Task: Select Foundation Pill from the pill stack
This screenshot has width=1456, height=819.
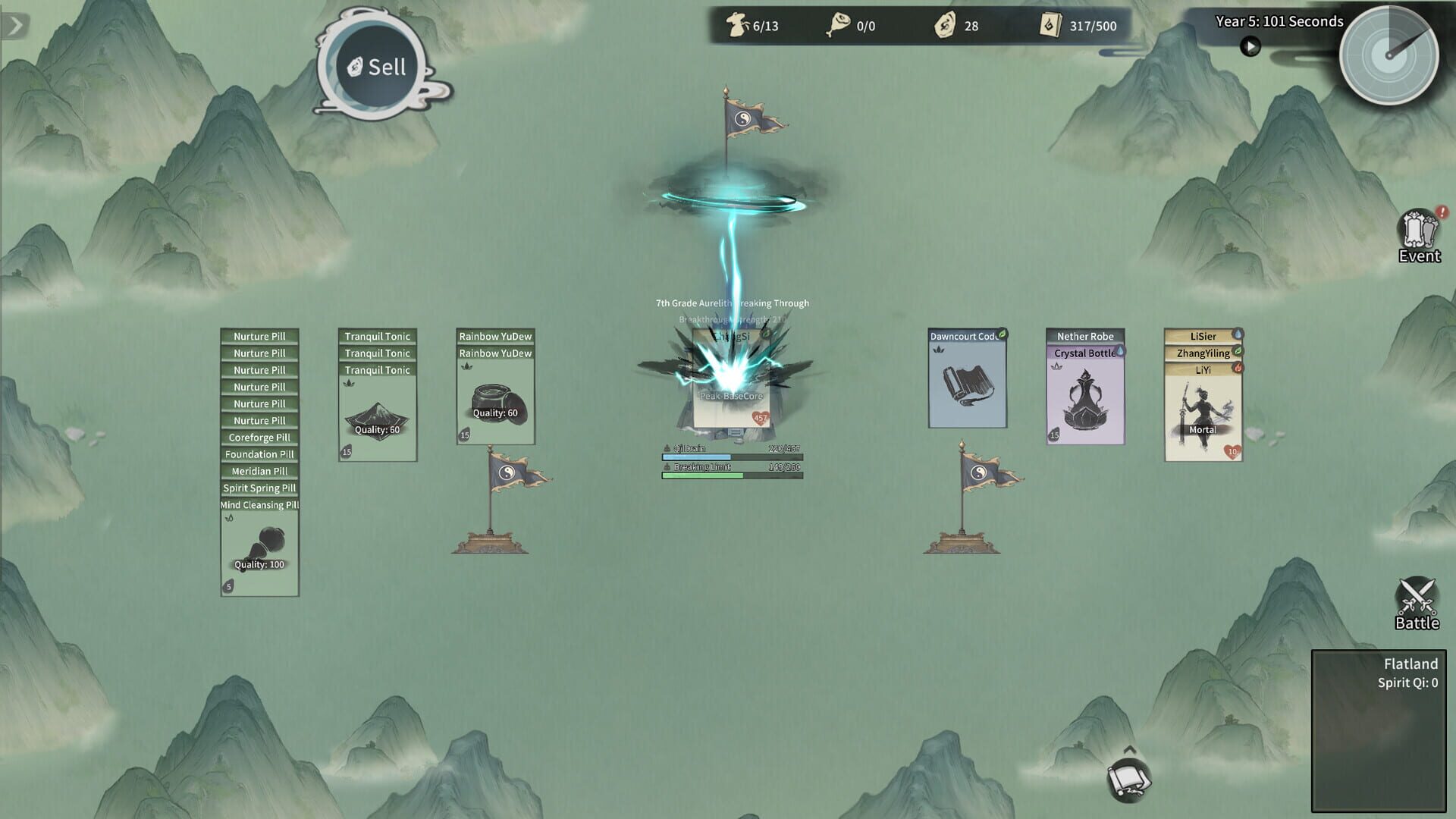Action: (x=259, y=453)
